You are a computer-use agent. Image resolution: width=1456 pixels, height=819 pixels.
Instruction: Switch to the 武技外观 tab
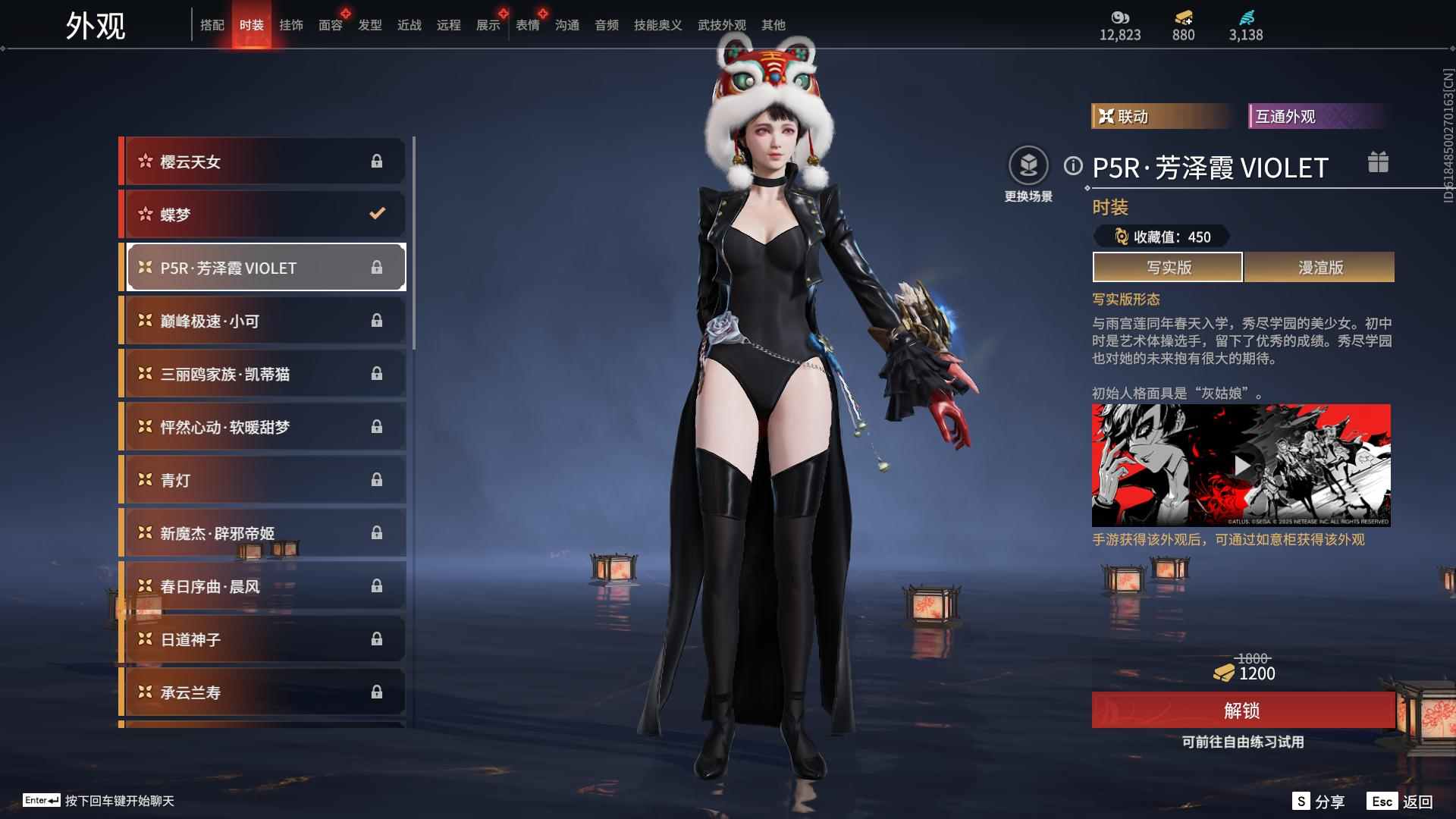coord(721,25)
